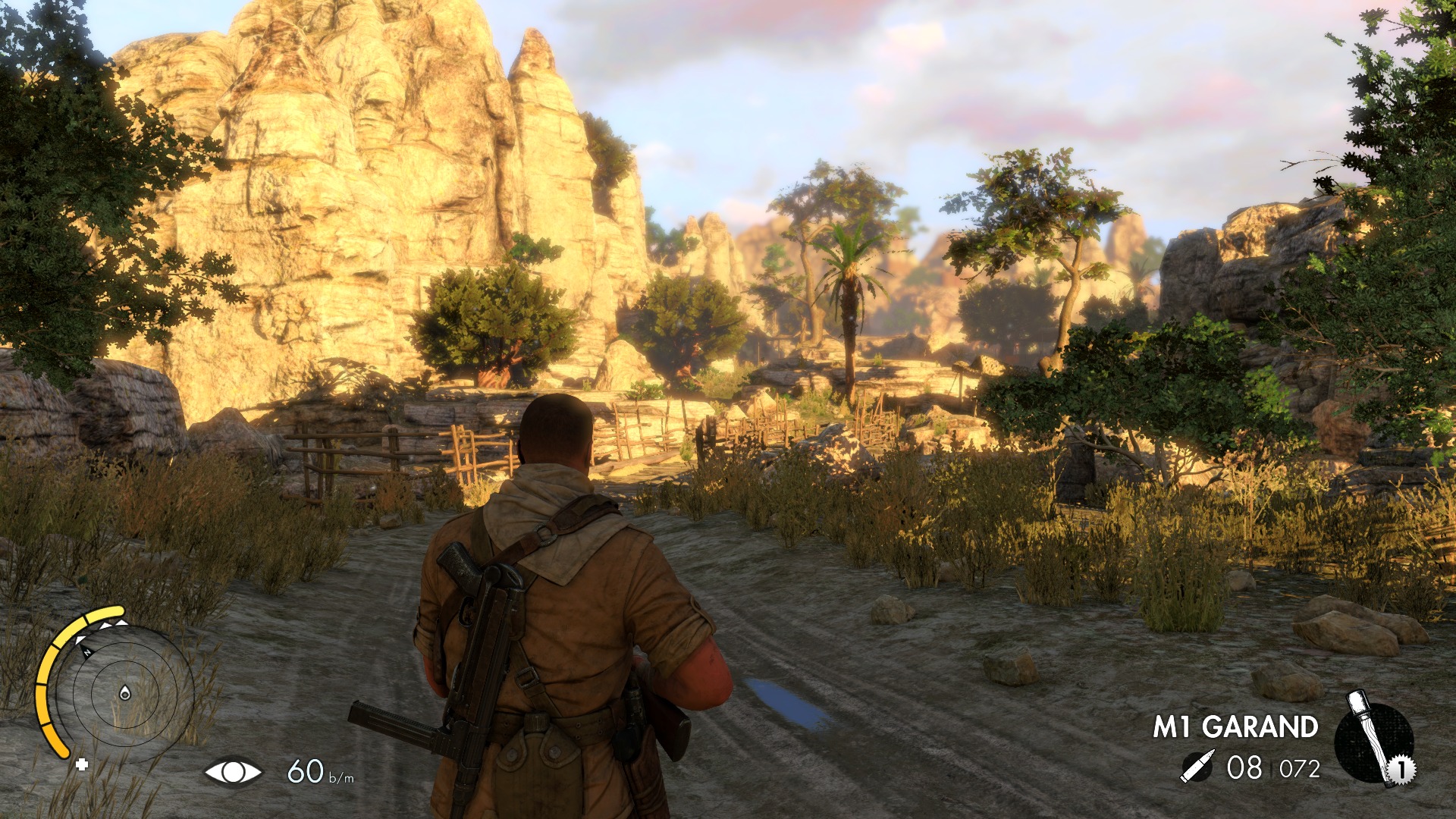
Task: Select the M1 Garand weapon label
Action: click(1235, 726)
